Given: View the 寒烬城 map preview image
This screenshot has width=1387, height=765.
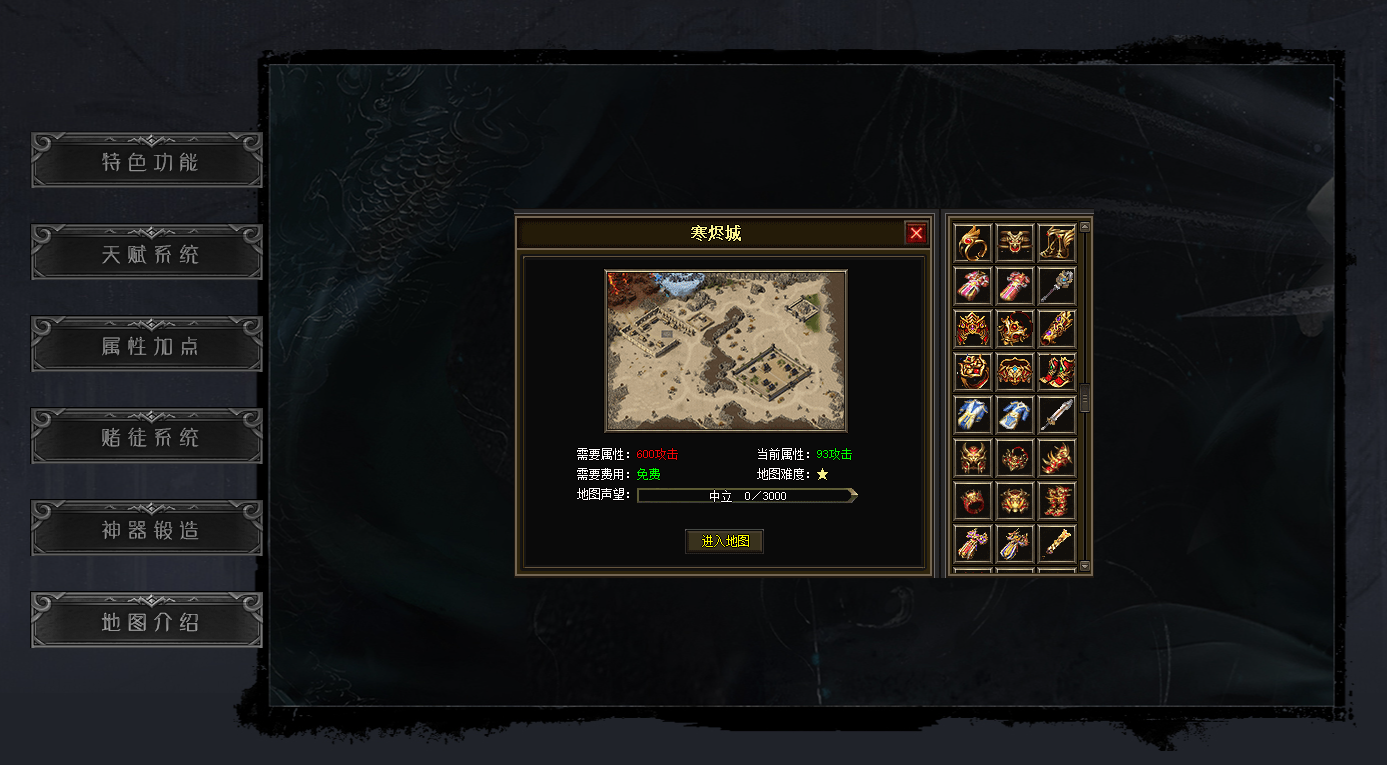Looking at the screenshot, I should [726, 350].
